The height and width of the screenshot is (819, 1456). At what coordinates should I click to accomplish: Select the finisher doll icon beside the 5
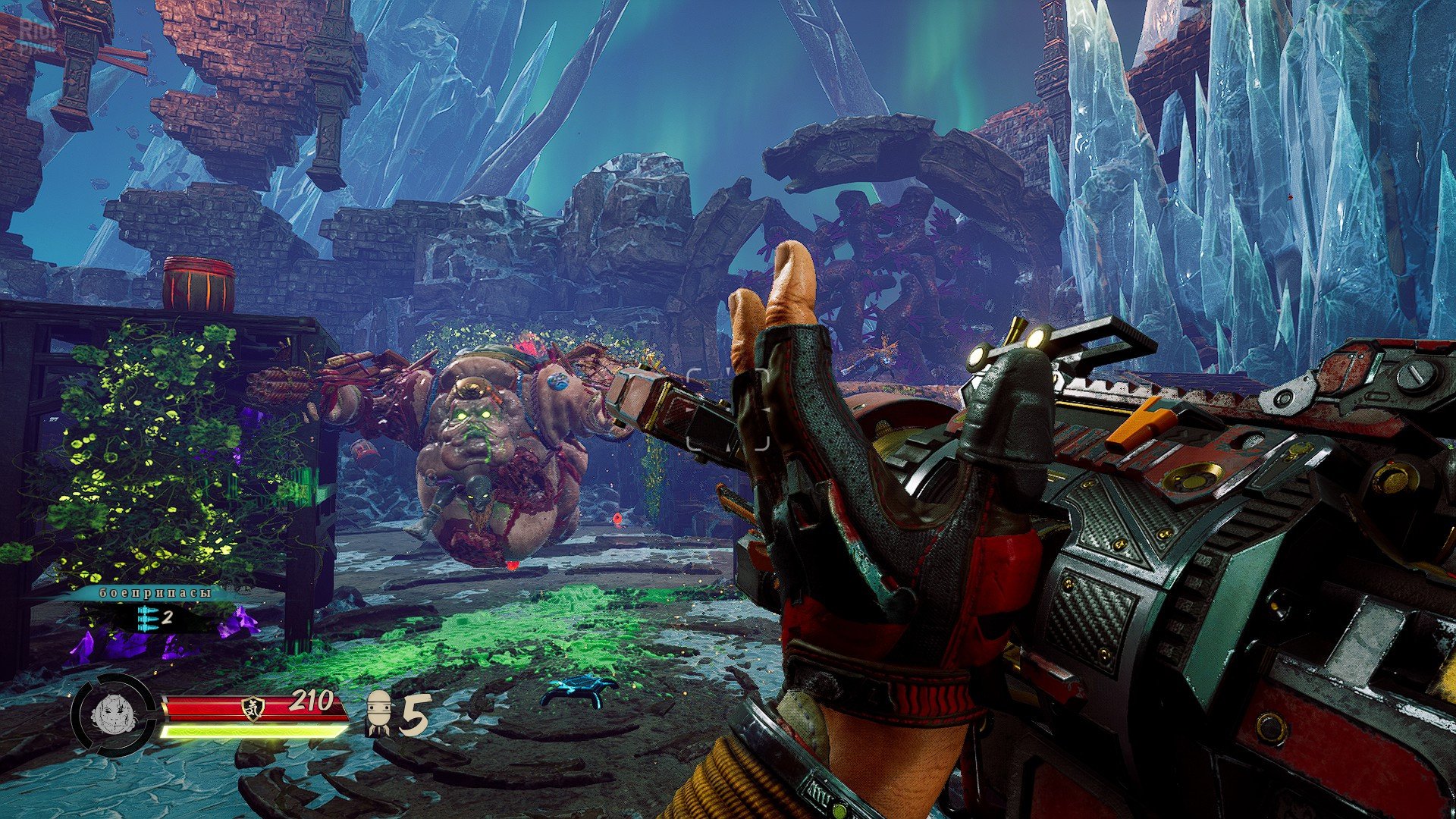(378, 713)
